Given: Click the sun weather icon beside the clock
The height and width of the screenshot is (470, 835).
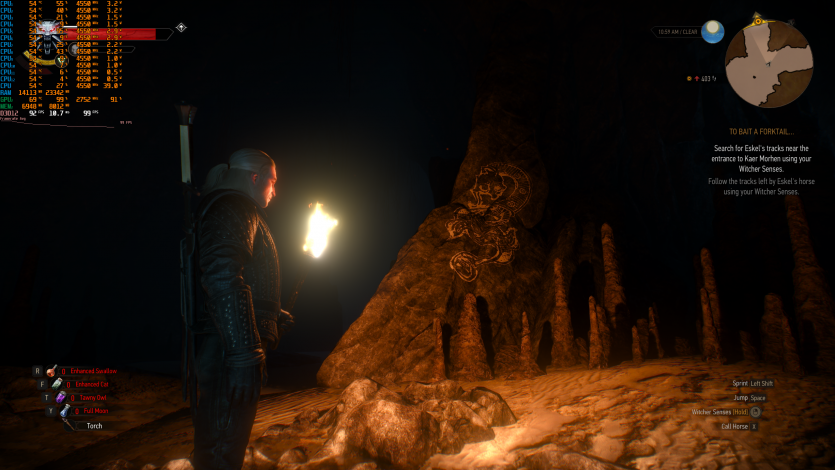Looking at the screenshot, I should click(x=712, y=31).
